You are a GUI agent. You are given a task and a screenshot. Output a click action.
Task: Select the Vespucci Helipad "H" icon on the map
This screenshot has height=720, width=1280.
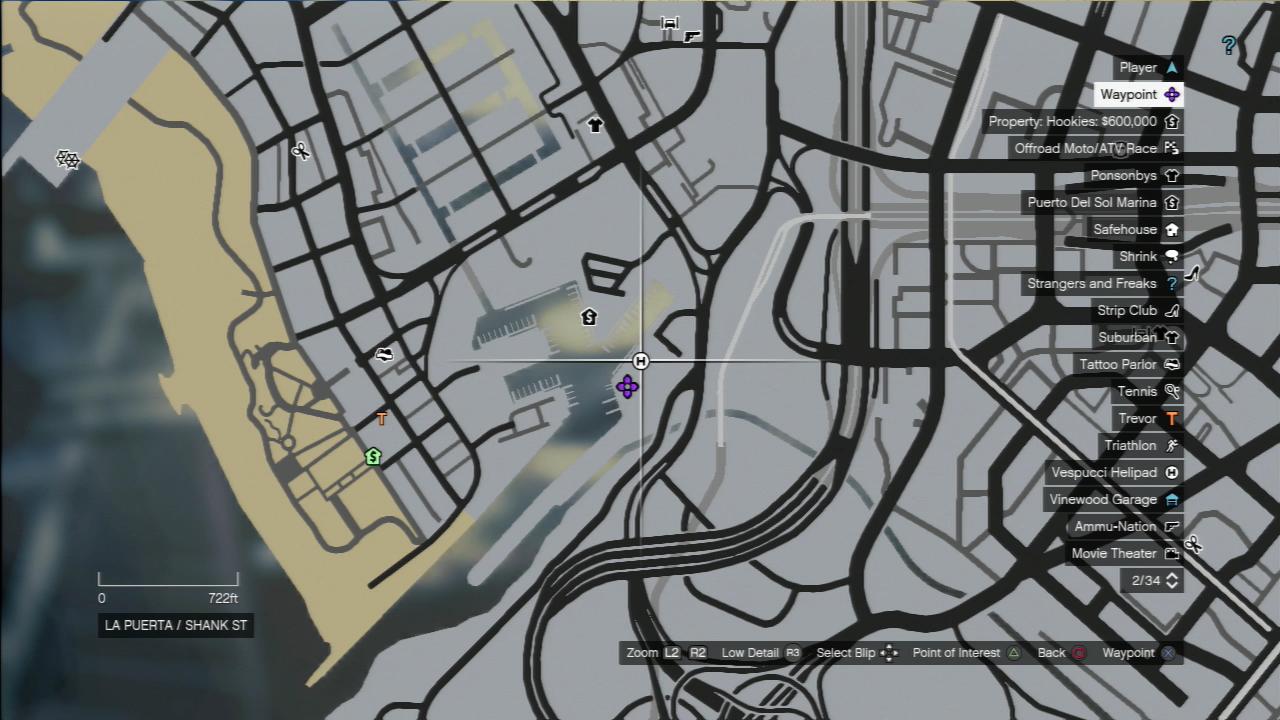pos(640,361)
